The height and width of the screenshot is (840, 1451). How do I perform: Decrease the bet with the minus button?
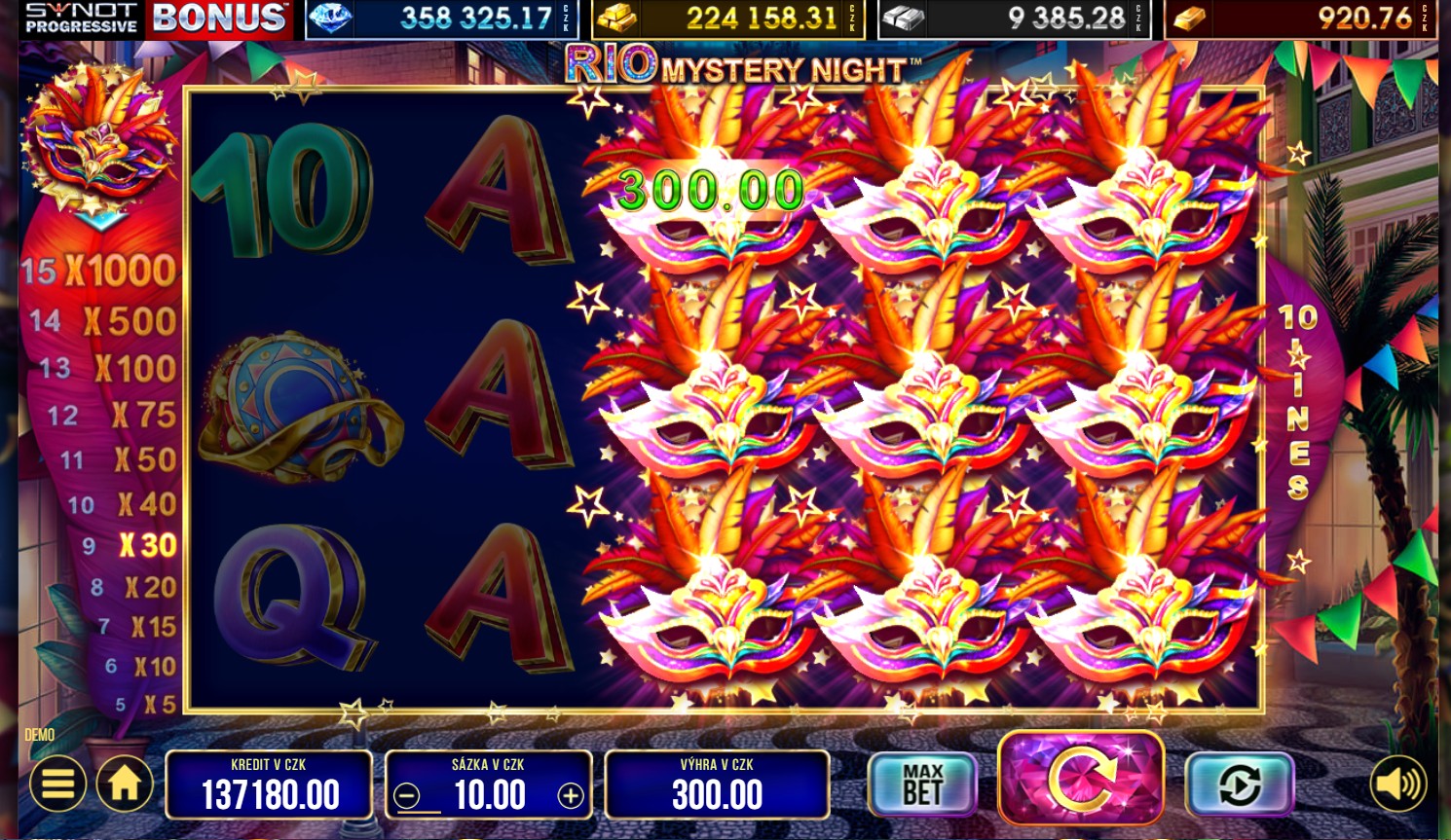tap(408, 796)
